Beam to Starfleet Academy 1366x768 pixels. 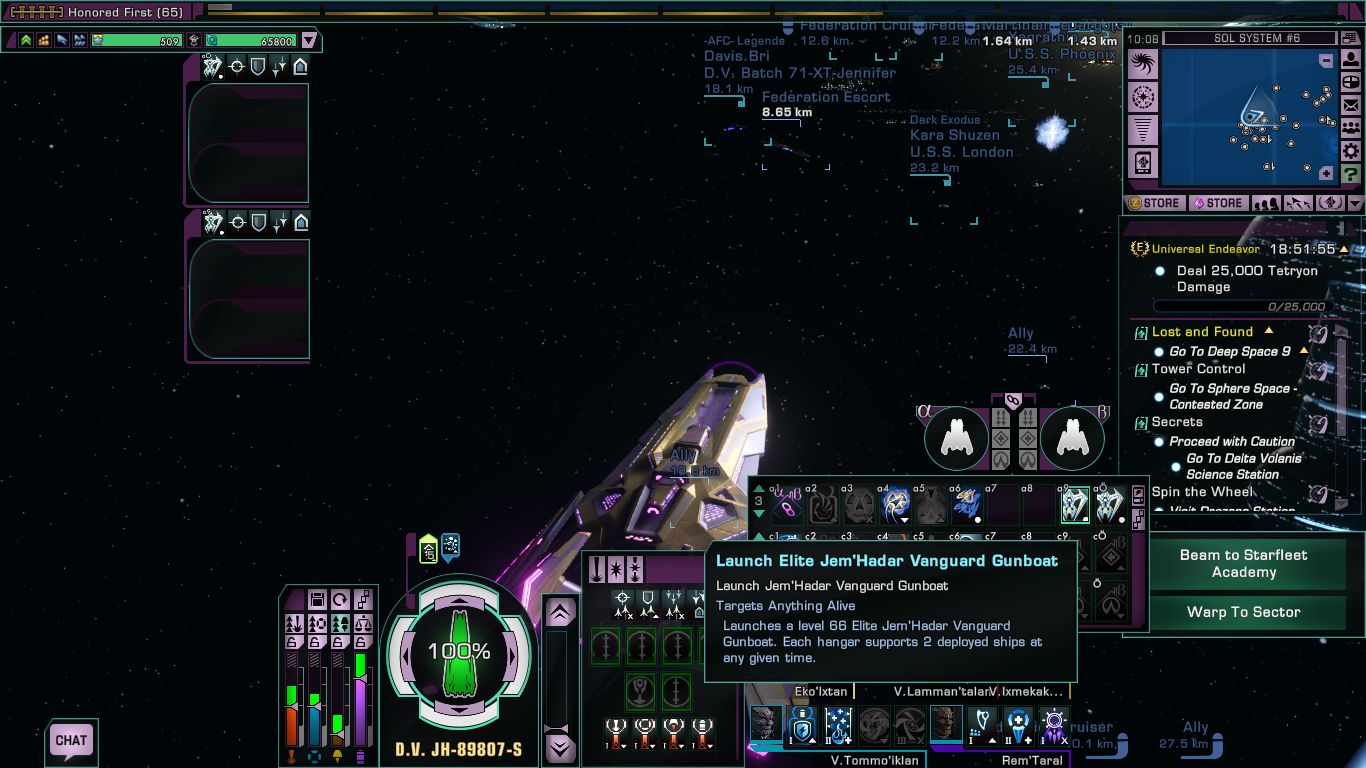click(1243, 564)
